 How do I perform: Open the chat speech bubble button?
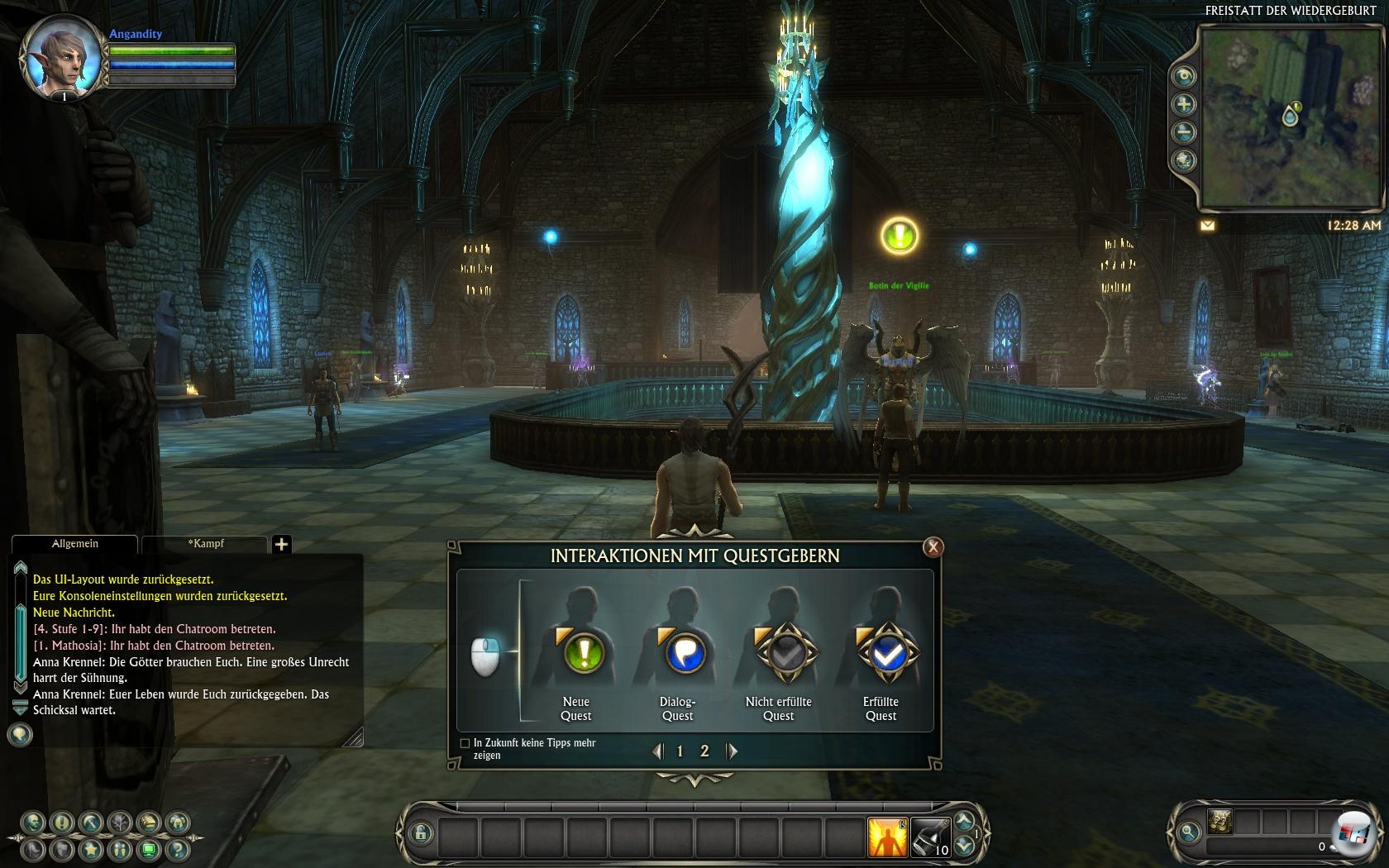pos(20,734)
